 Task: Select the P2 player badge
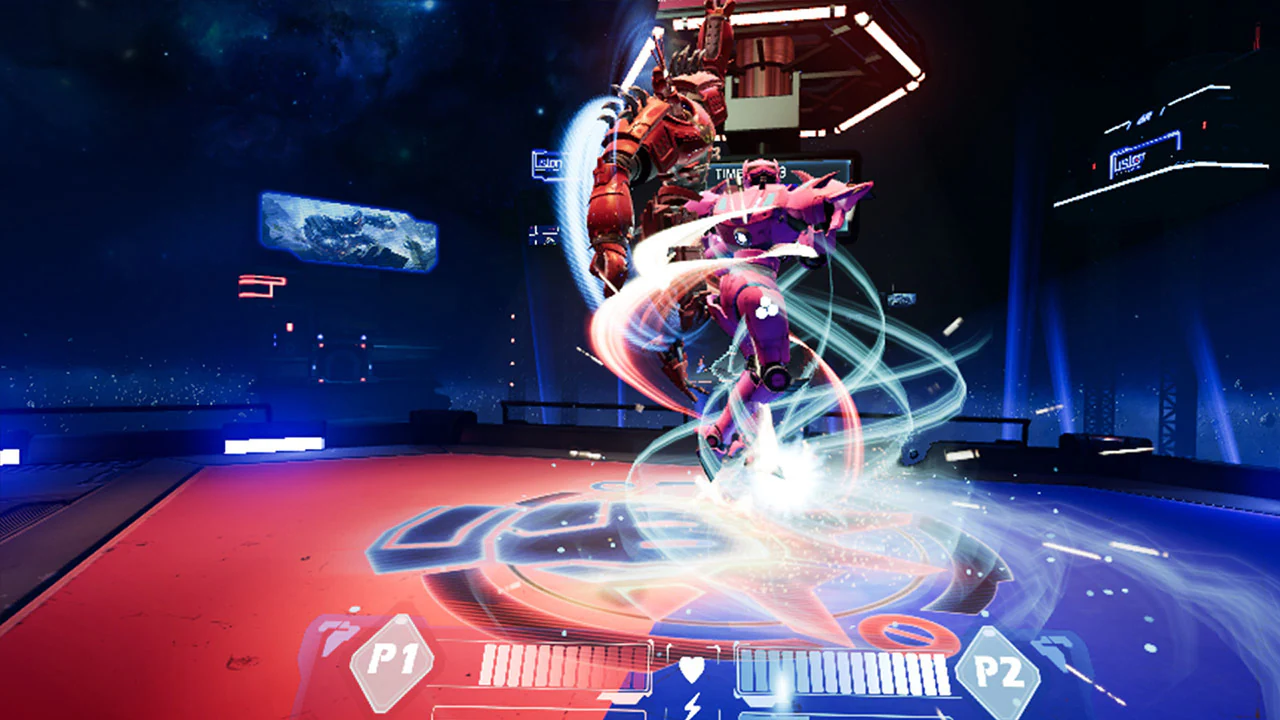(x=998, y=668)
